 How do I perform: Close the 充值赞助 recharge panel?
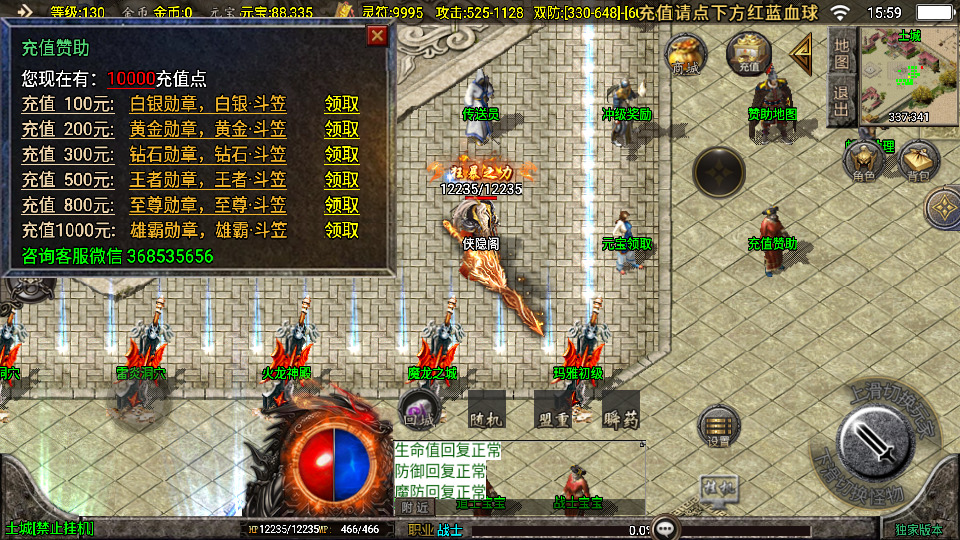point(377,37)
